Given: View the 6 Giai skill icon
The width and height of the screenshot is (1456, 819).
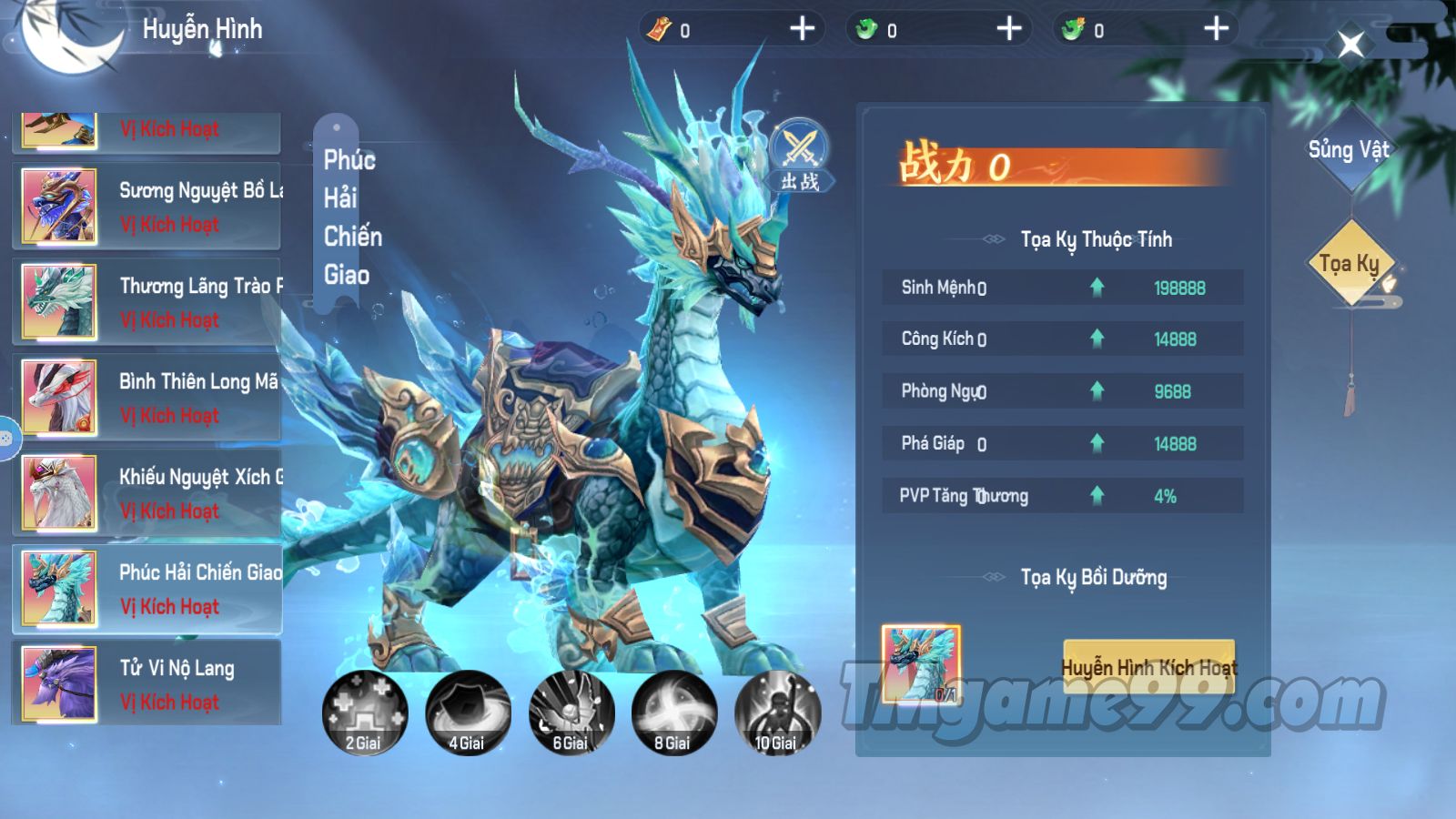Looking at the screenshot, I should coord(571,713).
